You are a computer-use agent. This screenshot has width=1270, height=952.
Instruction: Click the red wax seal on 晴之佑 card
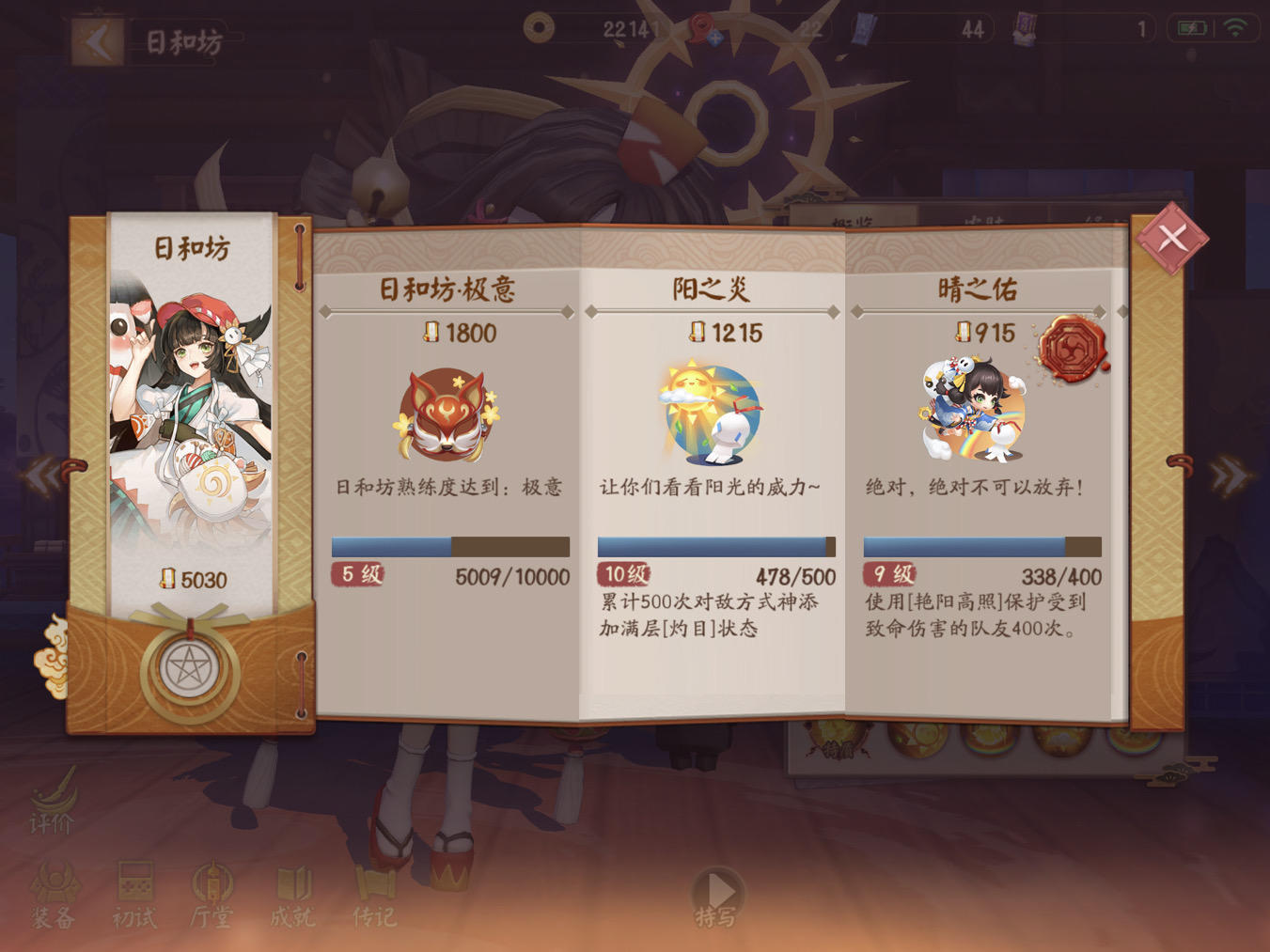click(x=1071, y=350)
